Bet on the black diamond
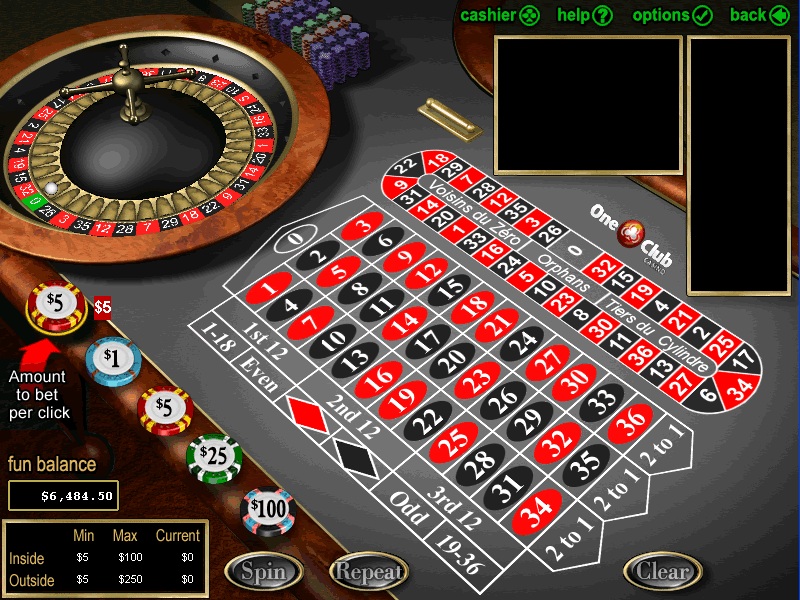The image size is (800, 600). [355, 457]
